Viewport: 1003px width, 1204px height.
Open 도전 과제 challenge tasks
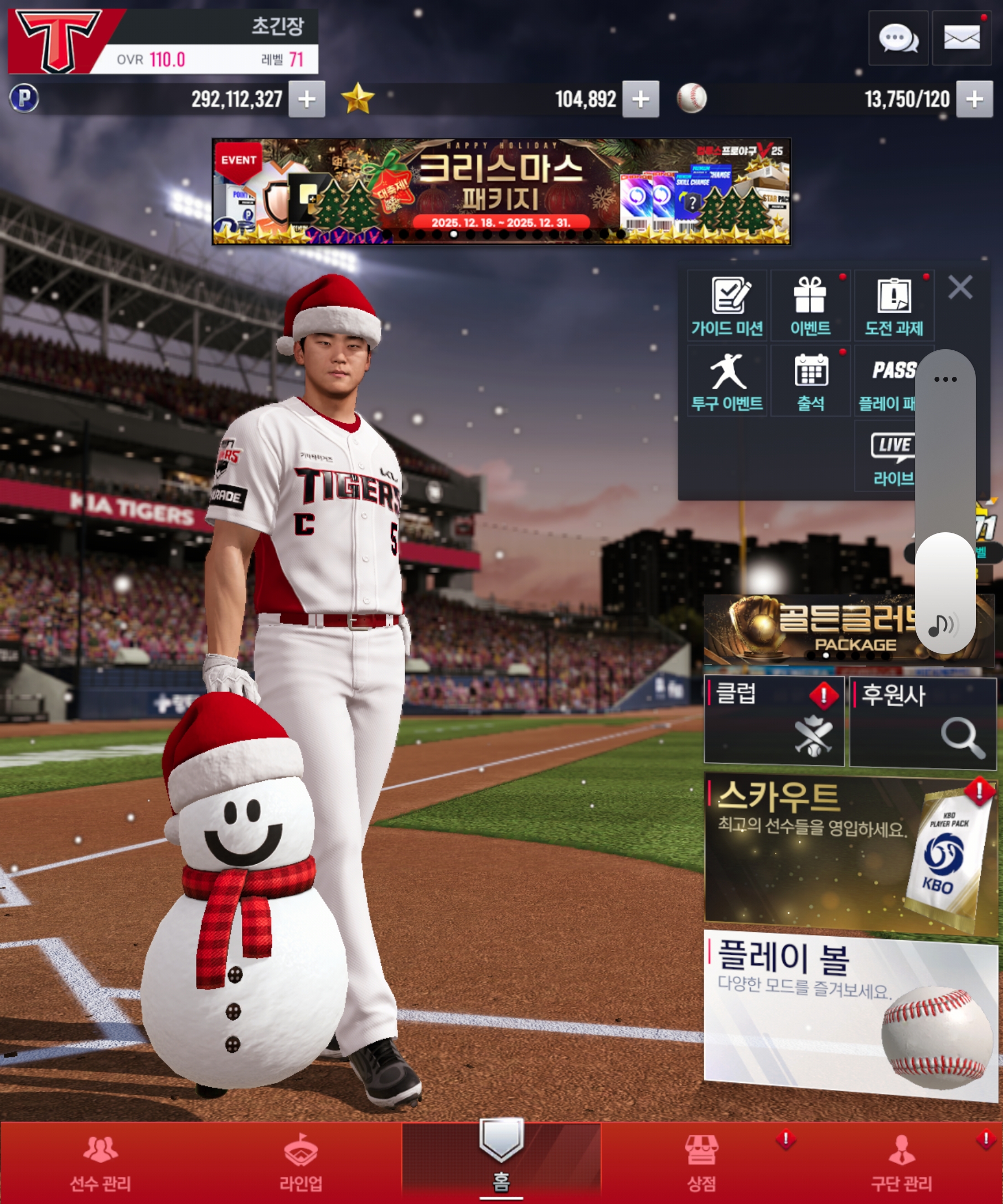point(893,305)
